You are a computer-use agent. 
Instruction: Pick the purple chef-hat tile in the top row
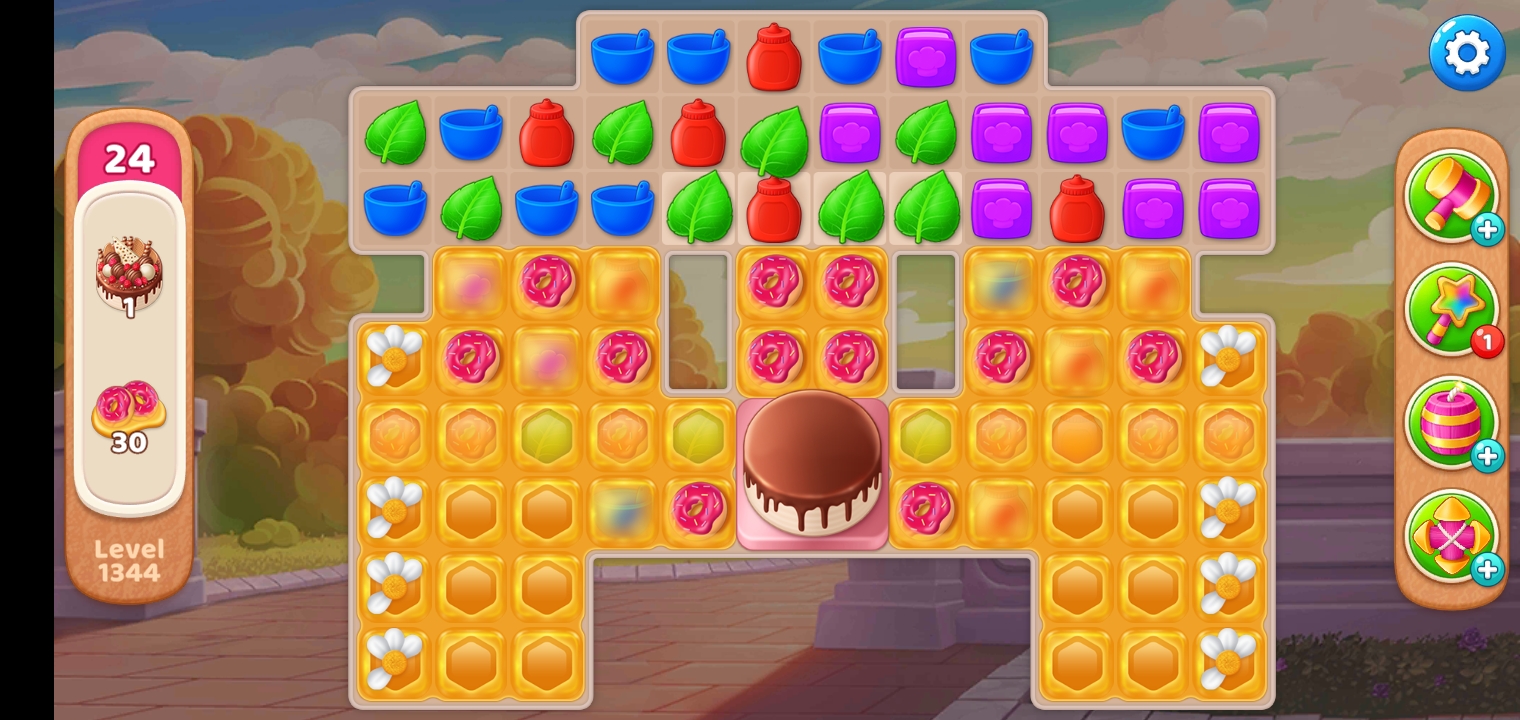925,57
